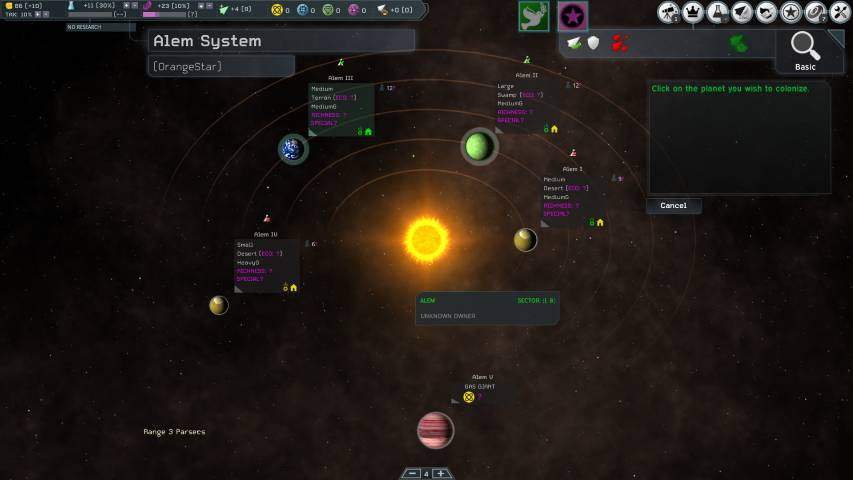Open the circled star icon menu
Viewport: 853px width, 480px height.
790,13
